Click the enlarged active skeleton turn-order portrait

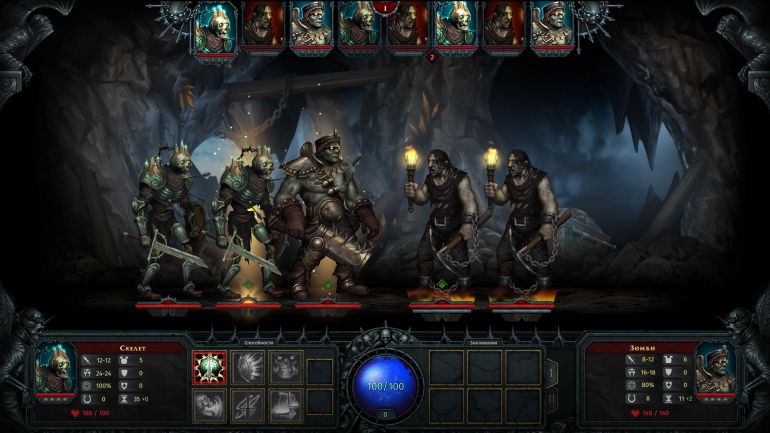pyautogui.click(x=215, y=27)
